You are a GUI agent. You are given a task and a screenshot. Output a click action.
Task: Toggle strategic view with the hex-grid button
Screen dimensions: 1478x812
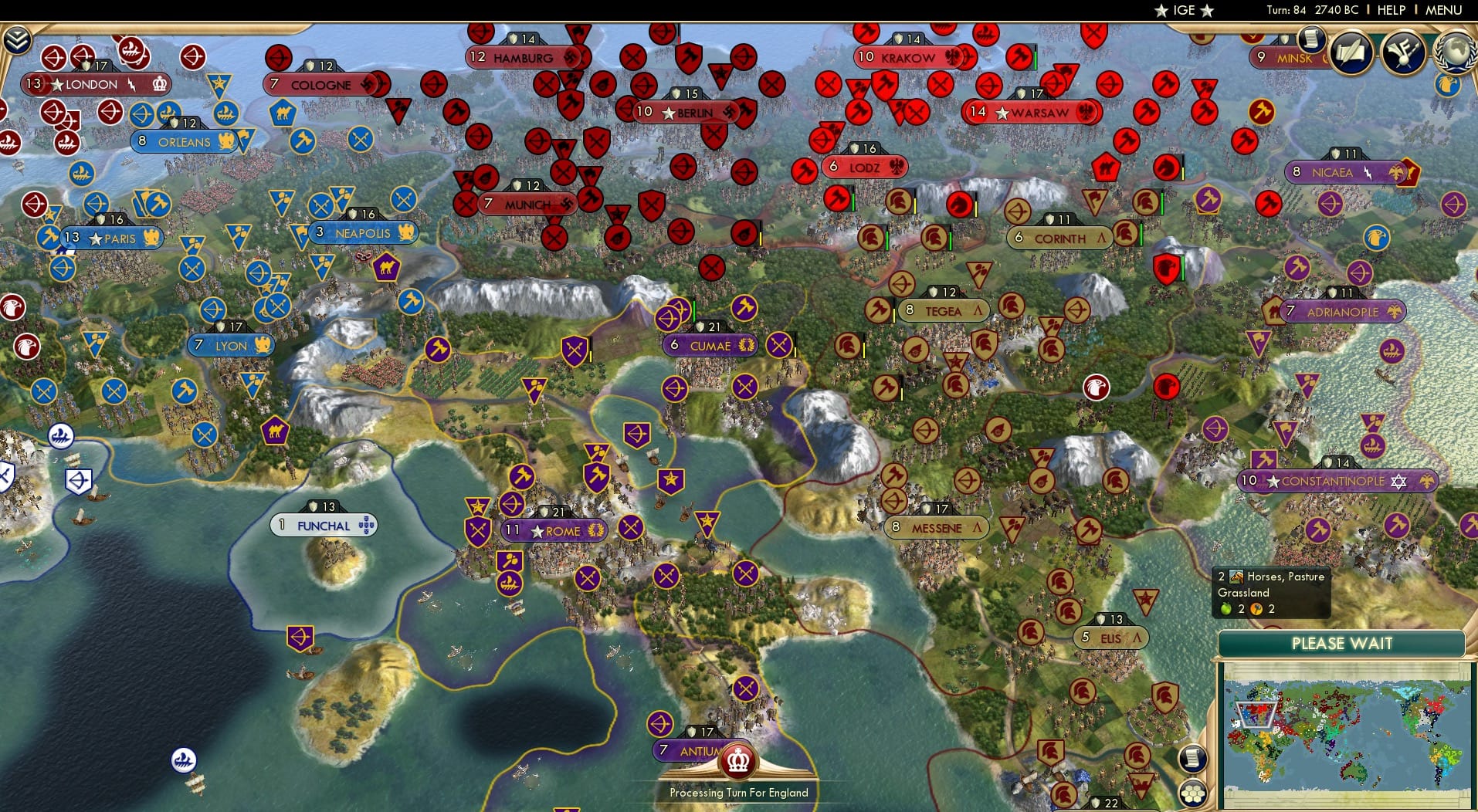point(1193,794)
